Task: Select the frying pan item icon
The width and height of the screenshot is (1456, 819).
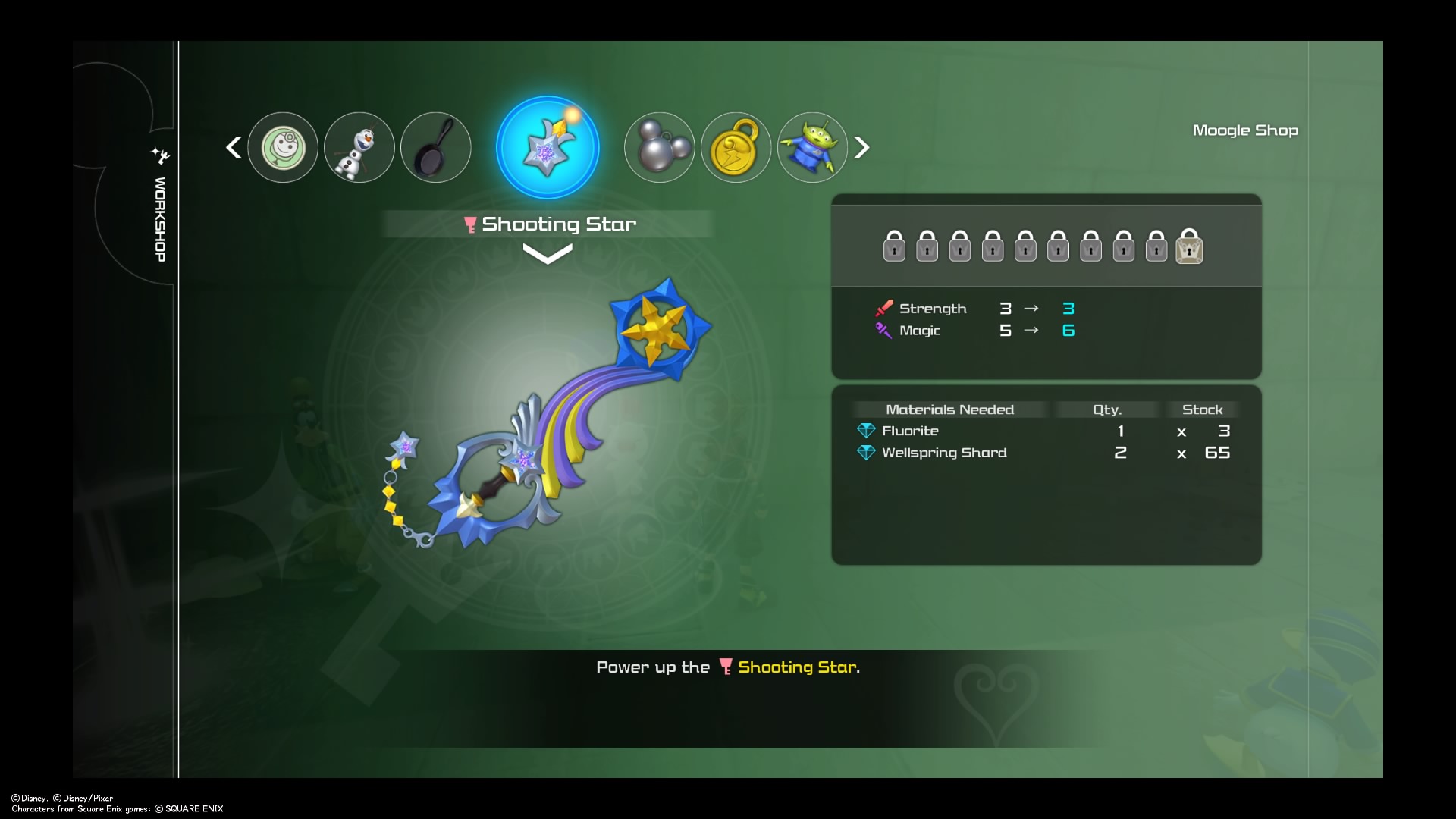Action: (435, 147)
